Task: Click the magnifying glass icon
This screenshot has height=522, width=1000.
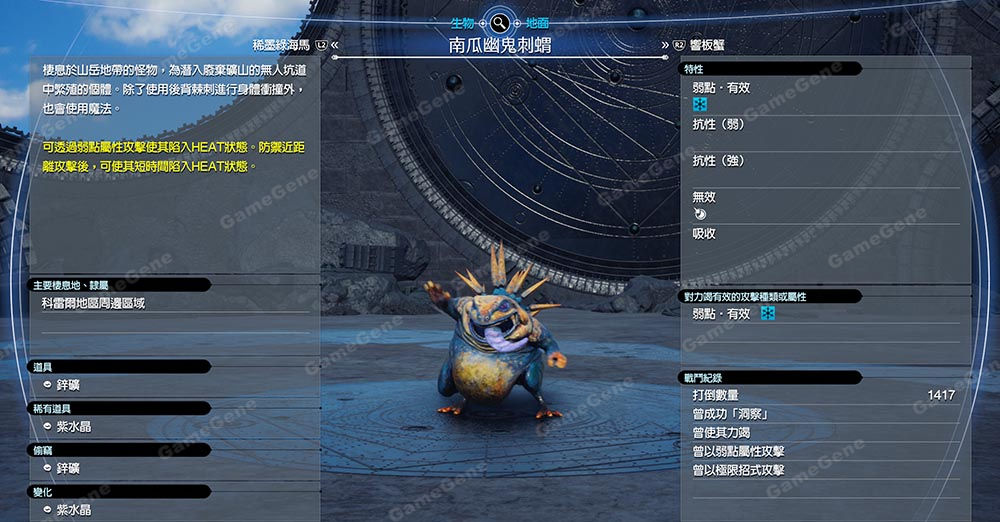Action: coord(497,22)
